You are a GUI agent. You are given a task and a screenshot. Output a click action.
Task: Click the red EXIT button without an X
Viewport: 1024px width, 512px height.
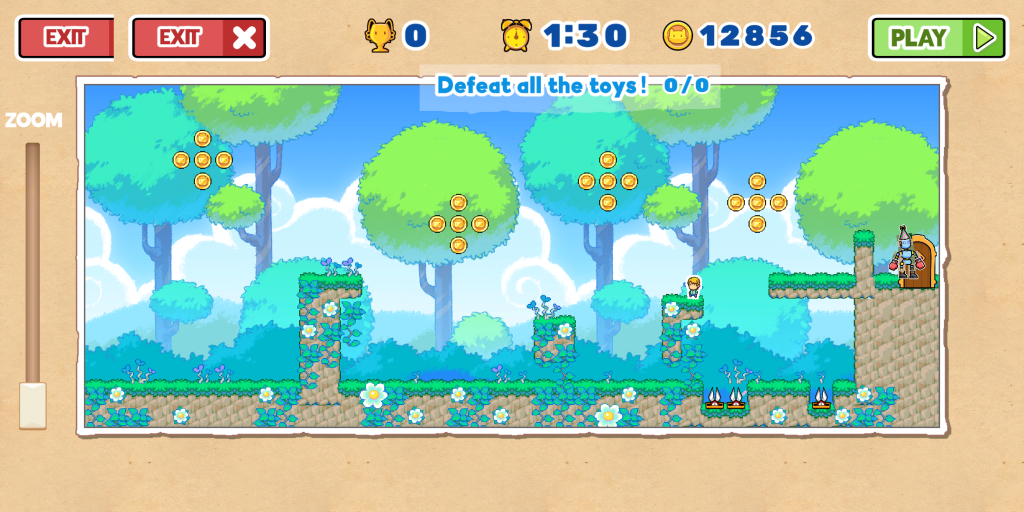click(66, 38)
